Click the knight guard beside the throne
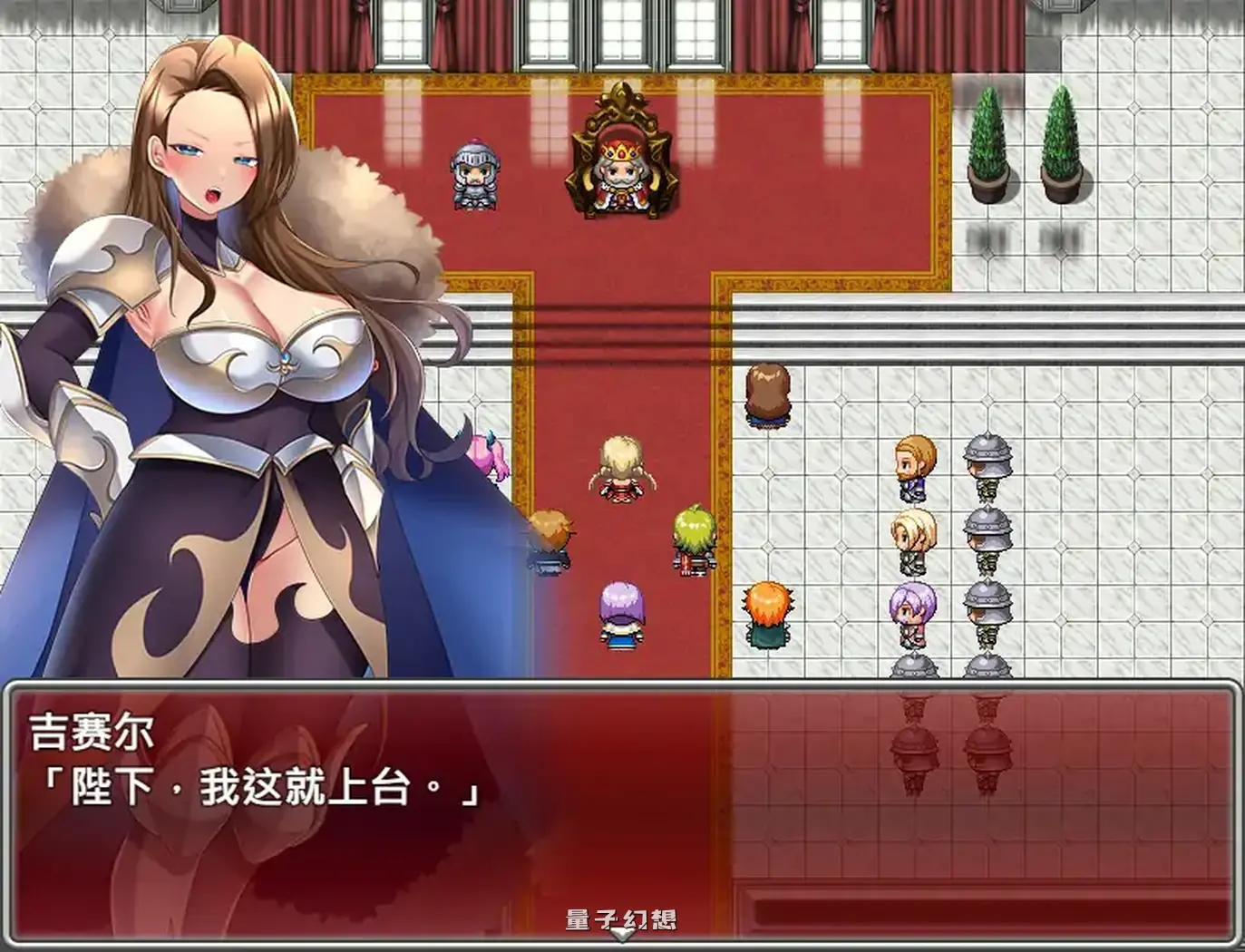Screen dimensions: 1245x952 click(476, 172)
